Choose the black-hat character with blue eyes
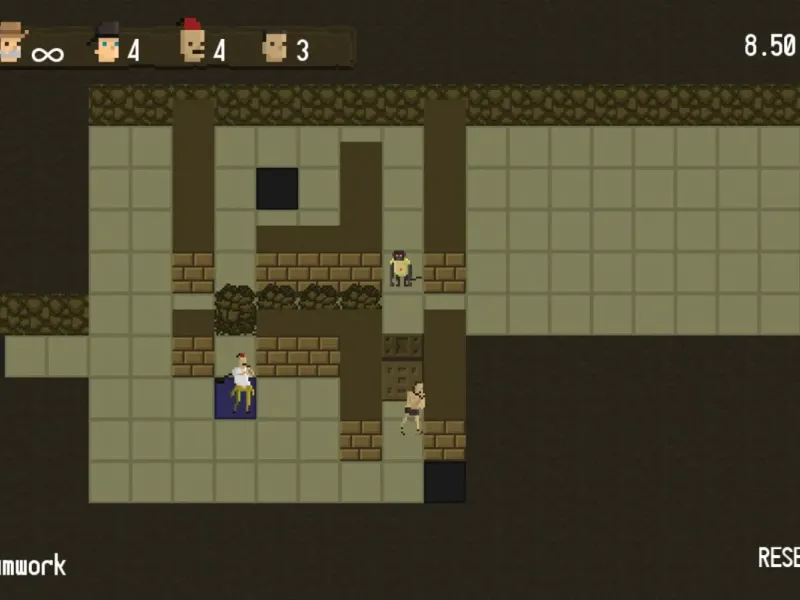Screen dimensions: 800x600 [106, 44]
